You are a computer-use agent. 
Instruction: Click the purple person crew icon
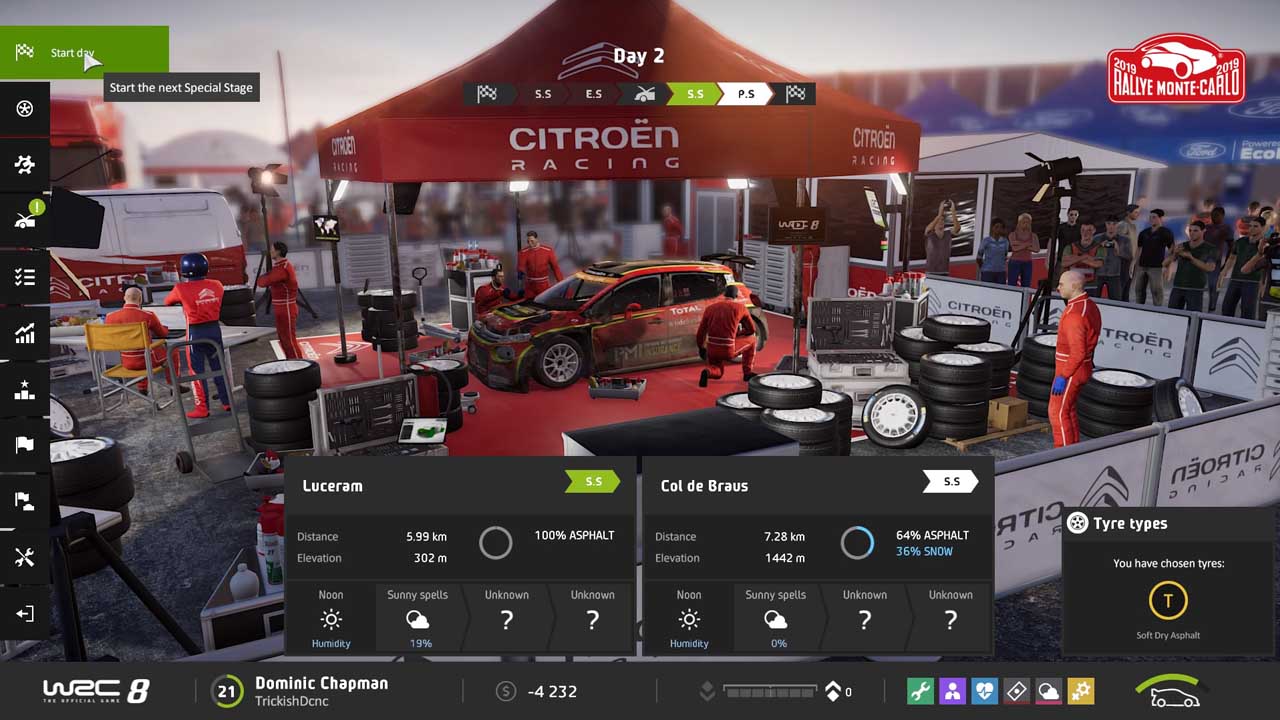pos(952,691)
